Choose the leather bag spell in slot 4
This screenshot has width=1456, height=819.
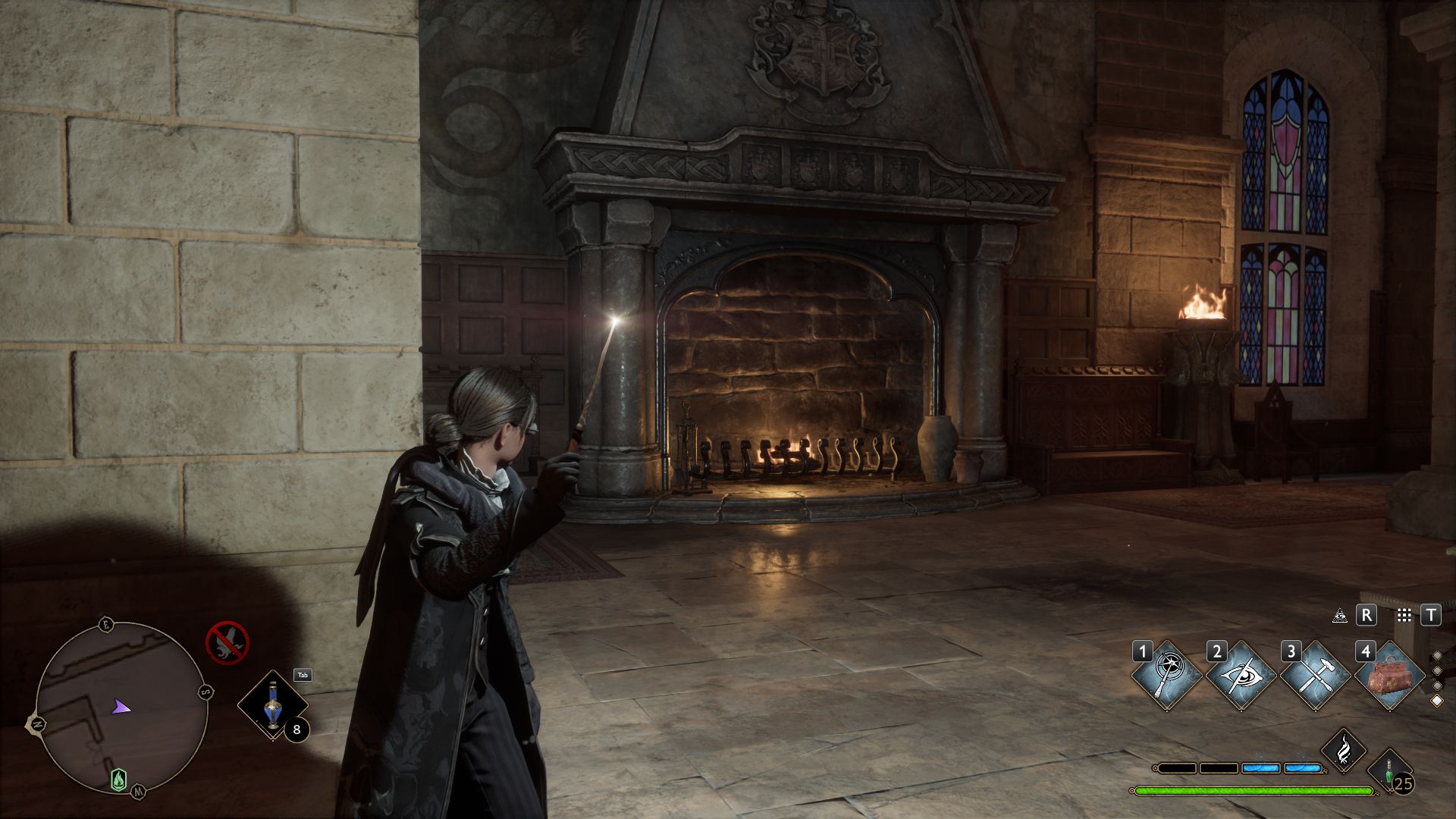pos(1389,675)
